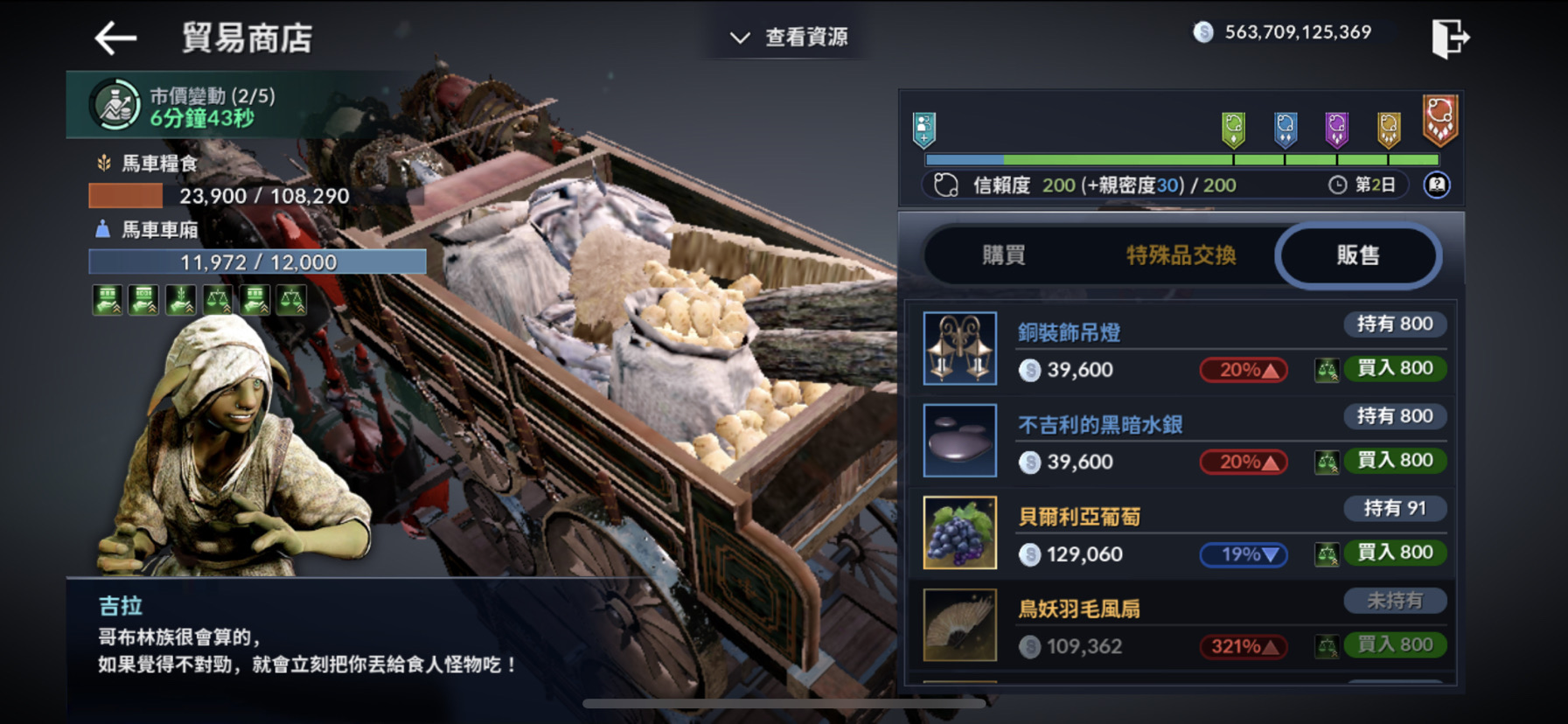Click the market scale icon beside 銅裝飾吊燈
The height and width of the screenshot is (724, 1568).
tap(1326, 369)
